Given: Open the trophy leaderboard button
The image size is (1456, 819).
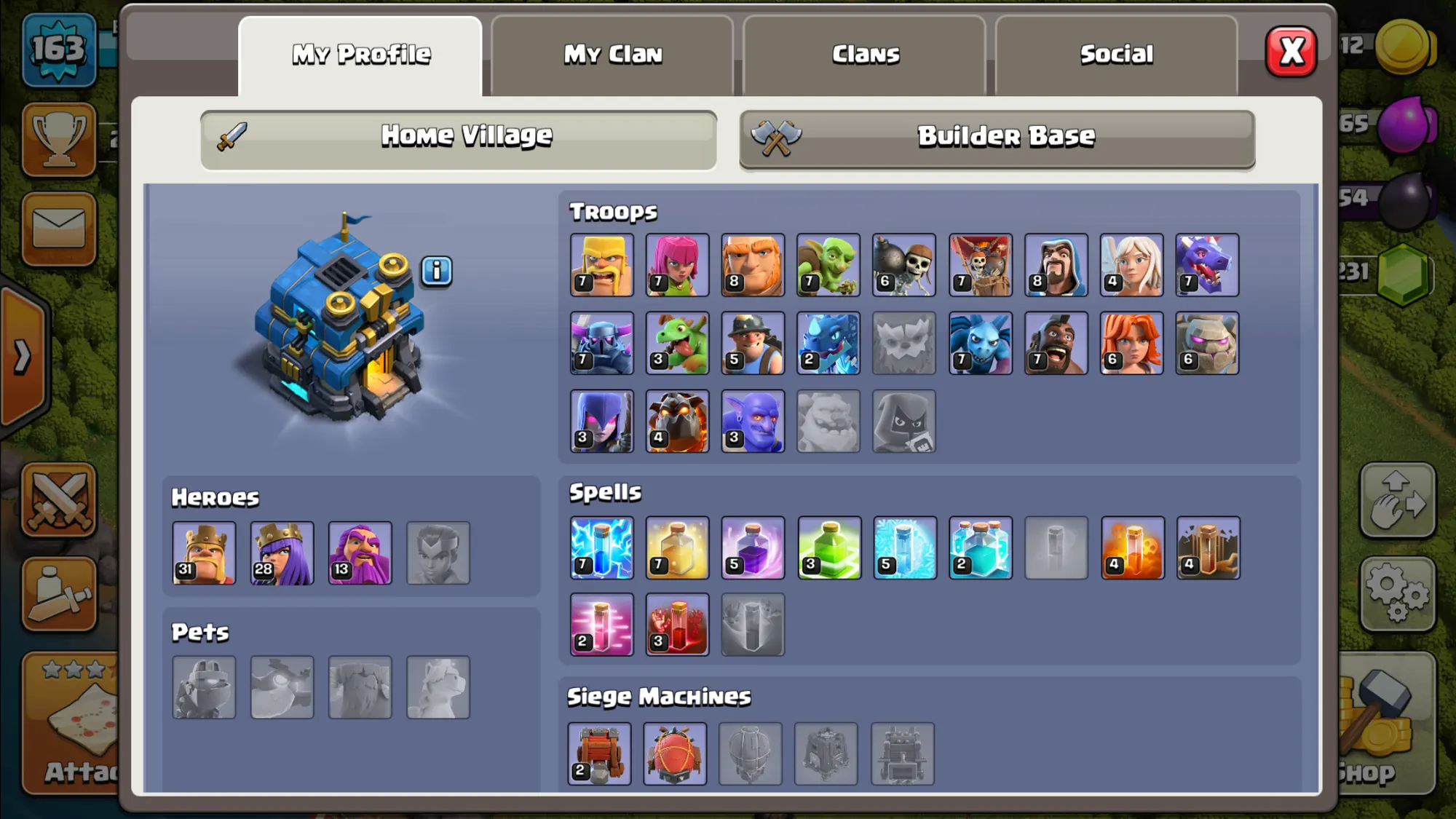Looking at the screenshot, I should coord(59,139).
